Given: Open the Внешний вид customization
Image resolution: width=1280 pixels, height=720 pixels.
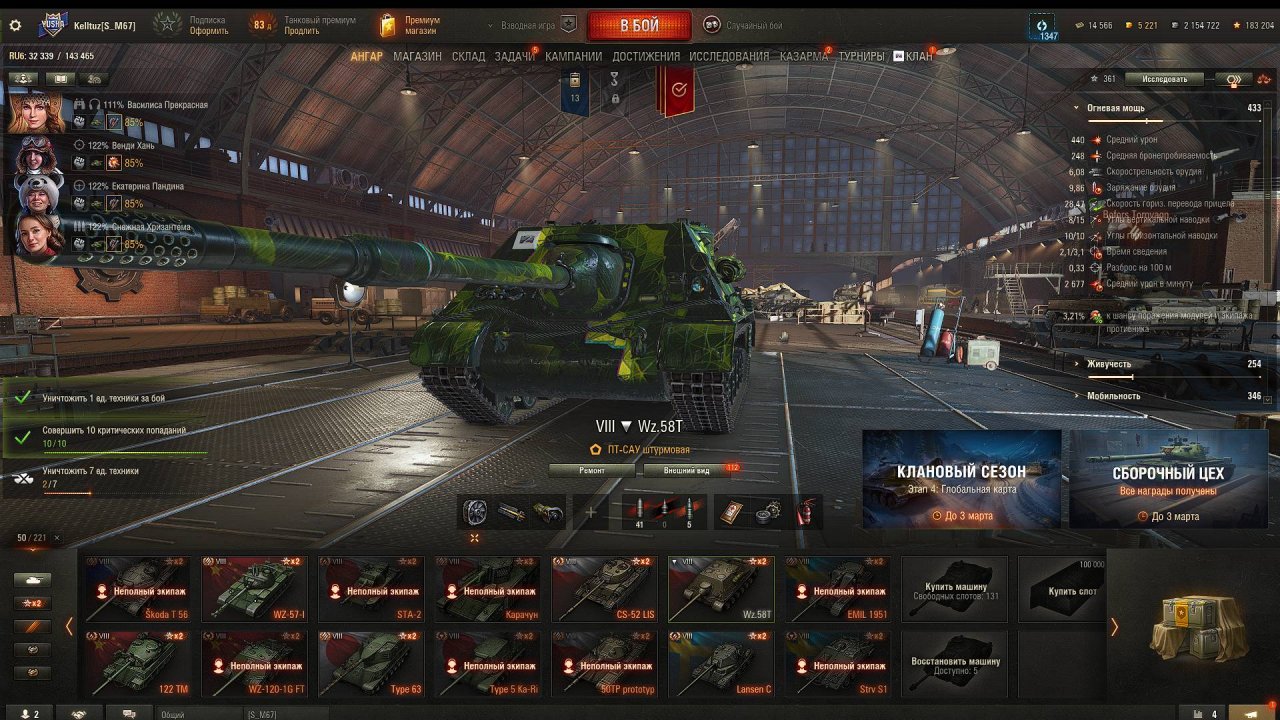Looking at the screenshot, I should 688,470.
